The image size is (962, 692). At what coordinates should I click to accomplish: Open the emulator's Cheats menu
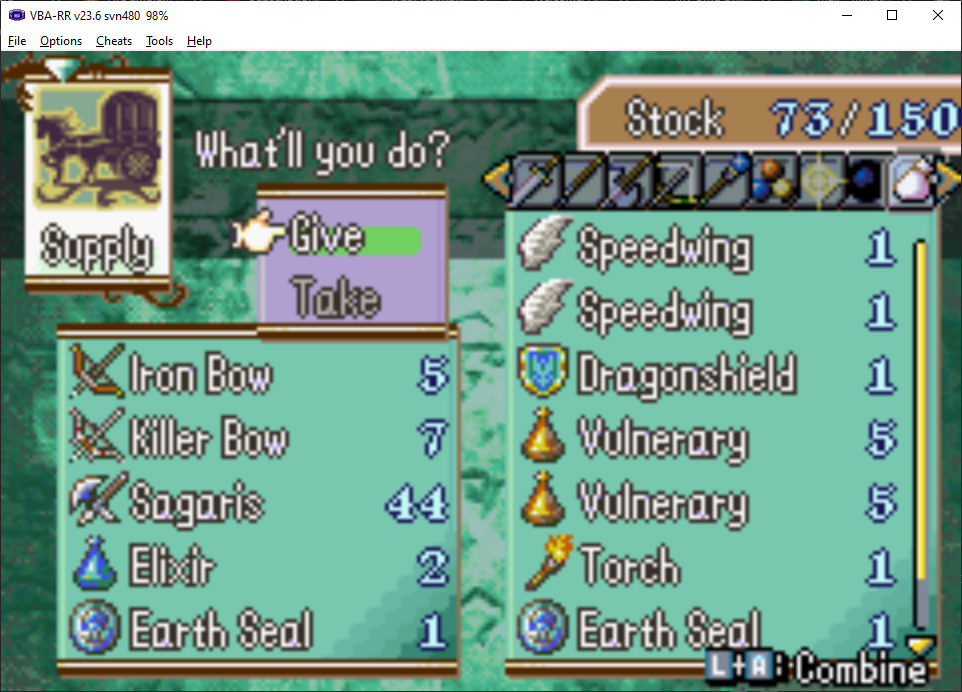coord(114,41)
